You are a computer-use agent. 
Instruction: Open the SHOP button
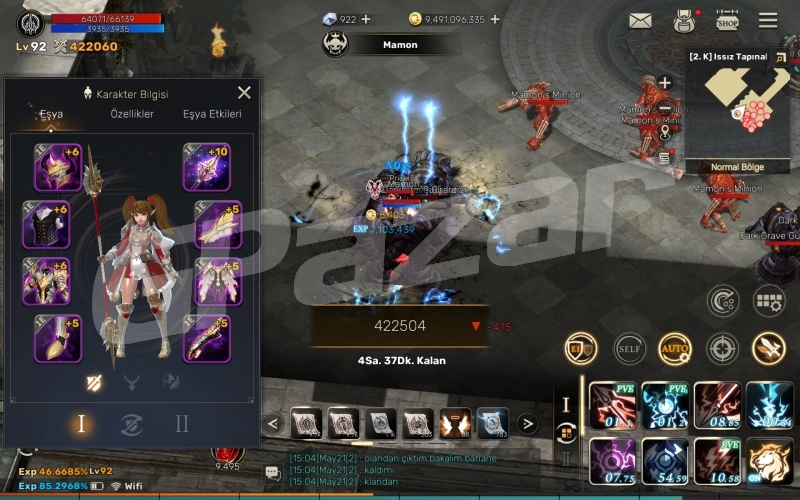[x=727, y=20]
